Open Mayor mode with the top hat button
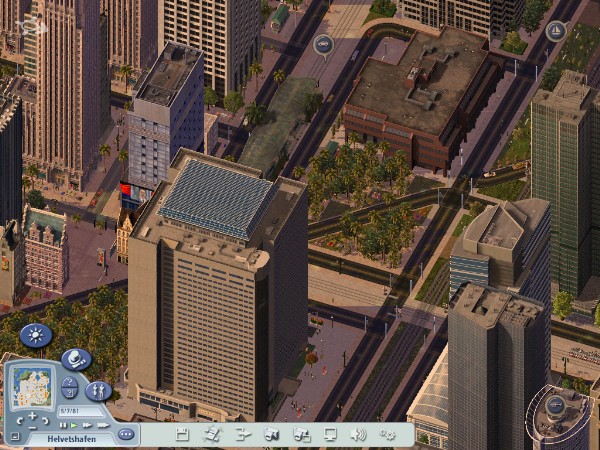Screen dimensions: 600x450 pyautogui.click(x=76, y=359)
